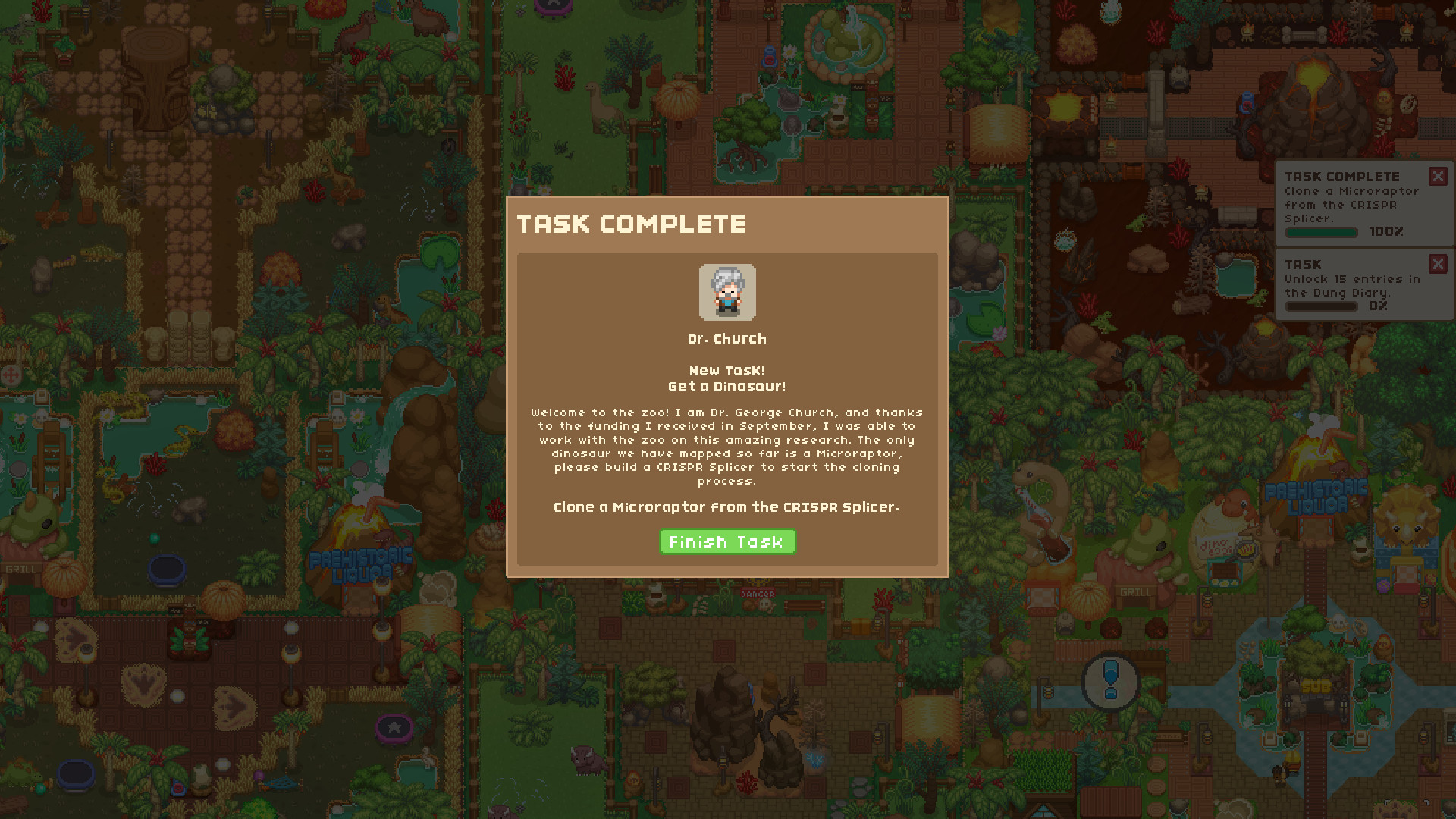Image resolution: width=1456 pixels, height=819 pixels.
Task: Dismiss the completed Microraptor task notification
Action: 1439,176
